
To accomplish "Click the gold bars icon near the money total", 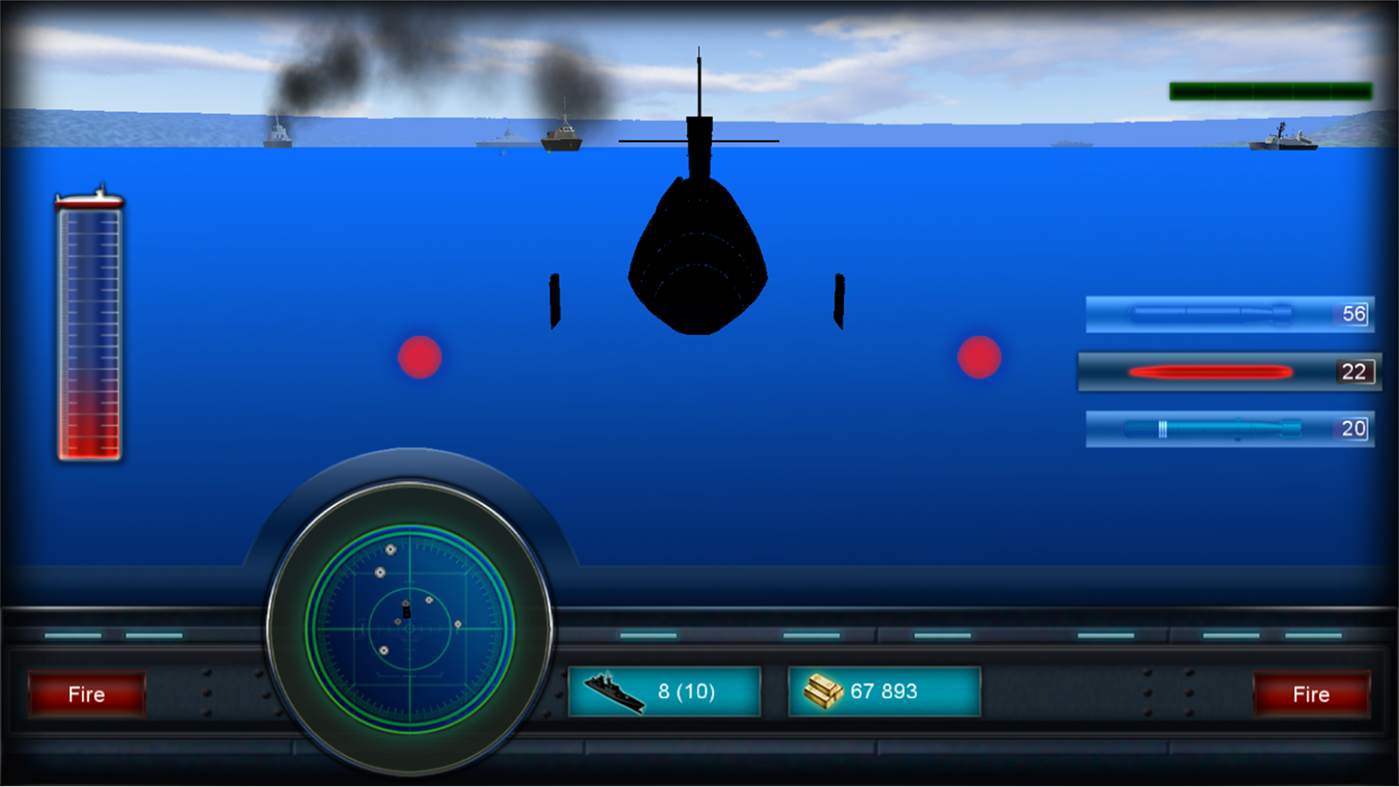I will 821,690.
